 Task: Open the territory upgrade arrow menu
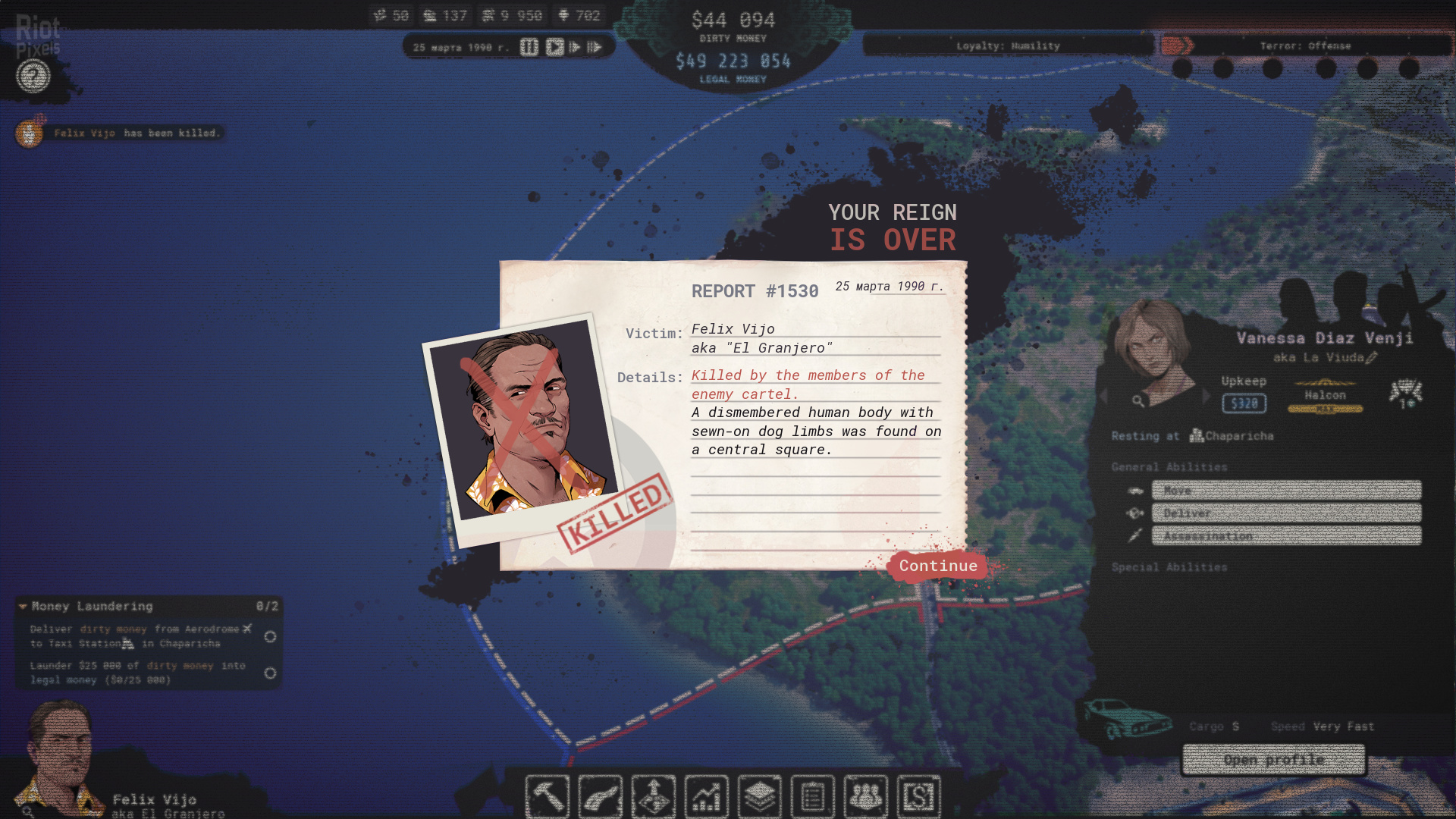click(x=653, y=796)
